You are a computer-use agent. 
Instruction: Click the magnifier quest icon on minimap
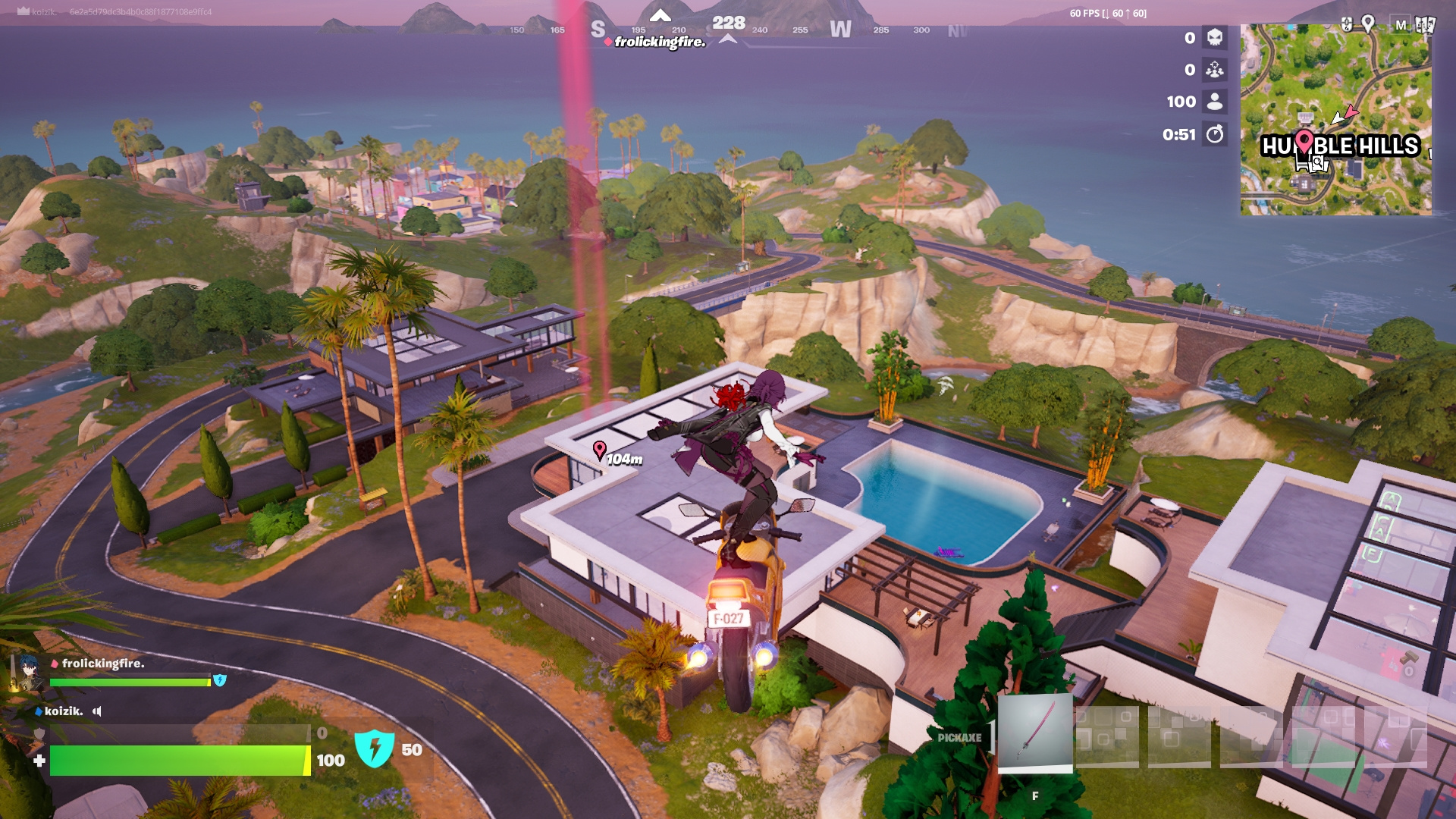point(1318,162)
